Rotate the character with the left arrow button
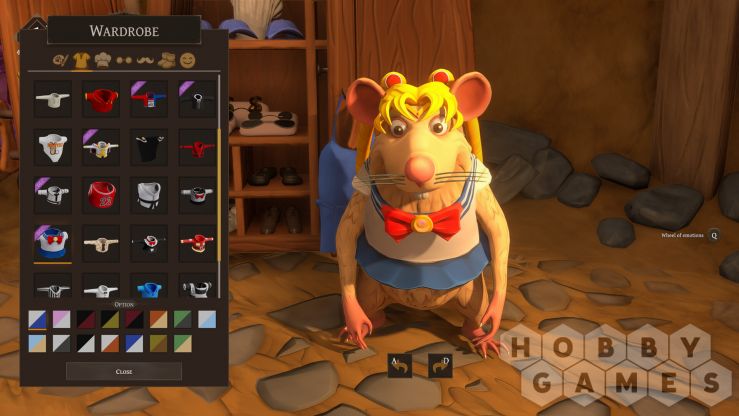739x416 pixels. point(400,366)
